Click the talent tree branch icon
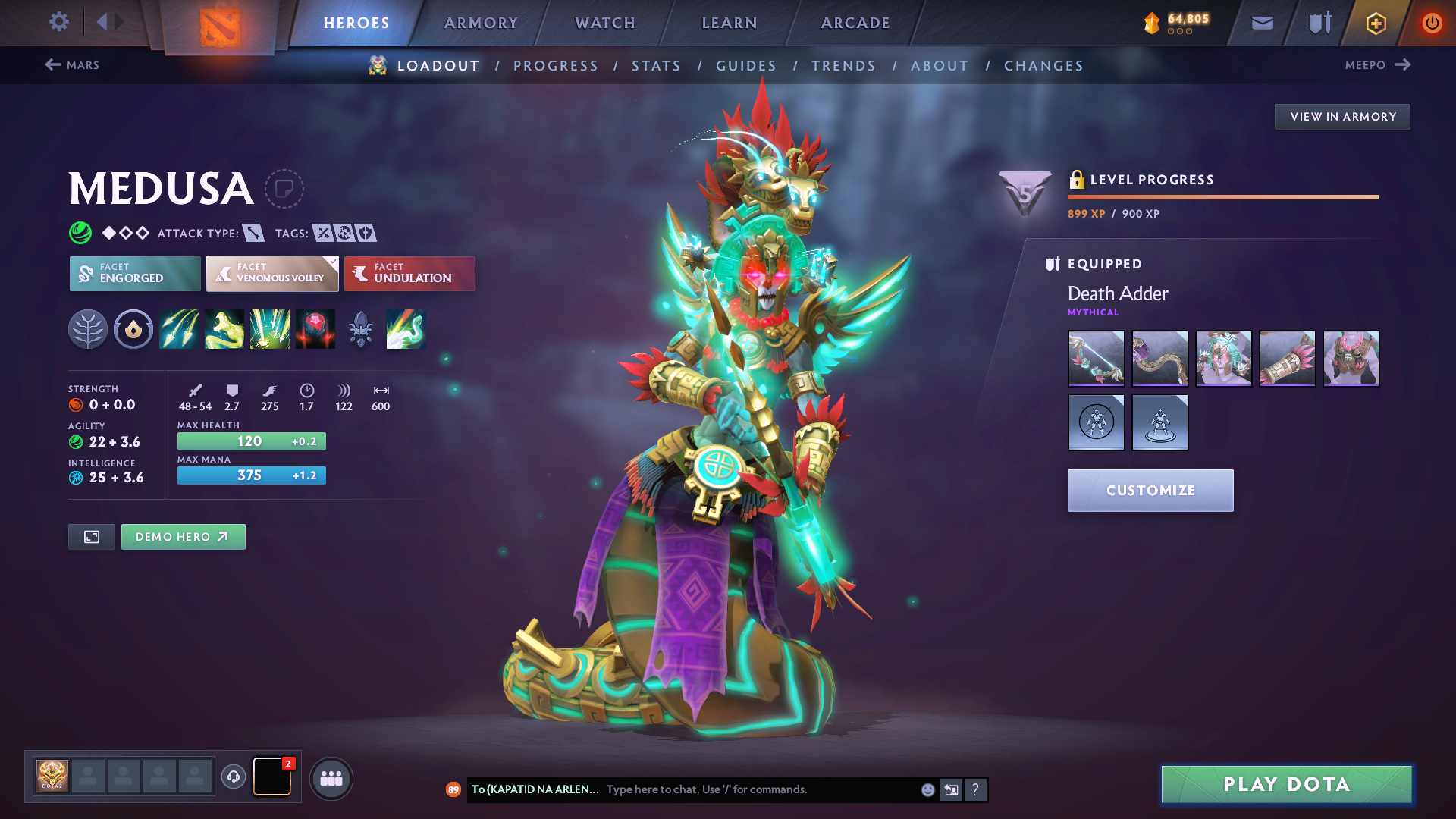1456x819 pixels. [88, 328]
